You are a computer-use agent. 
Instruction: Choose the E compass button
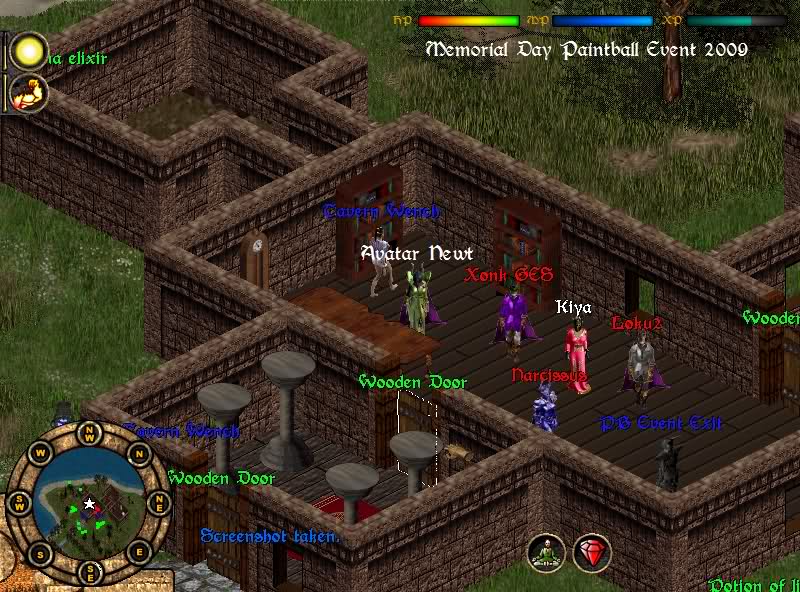[x=139, y=553]
